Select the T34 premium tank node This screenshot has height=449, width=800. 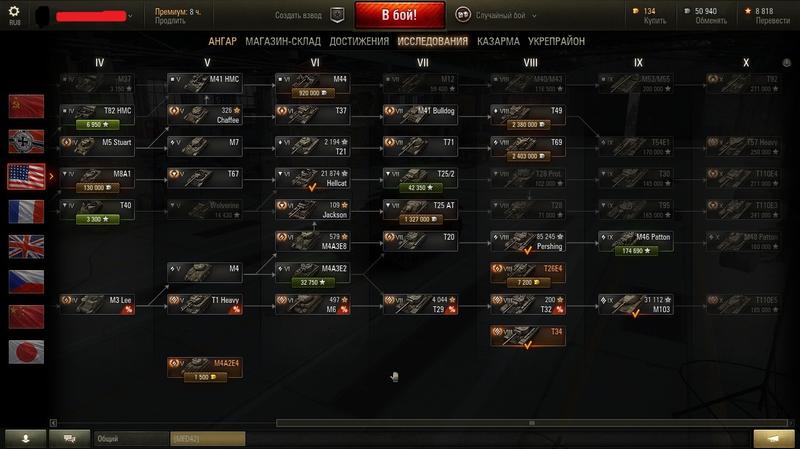pyautogui.click(x=527, y=336)
